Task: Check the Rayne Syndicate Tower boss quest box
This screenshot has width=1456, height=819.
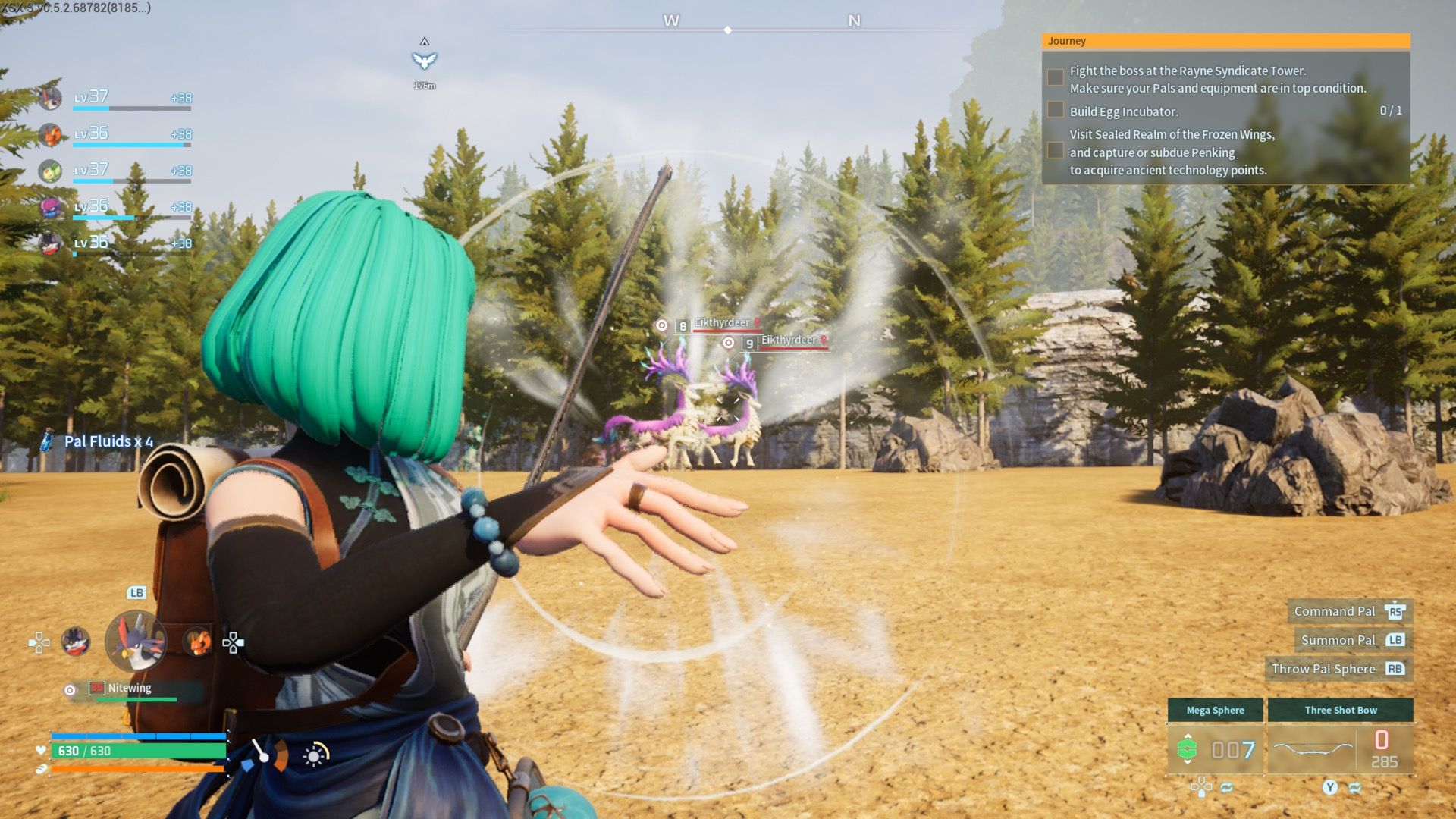Action: click(1055, 76)
